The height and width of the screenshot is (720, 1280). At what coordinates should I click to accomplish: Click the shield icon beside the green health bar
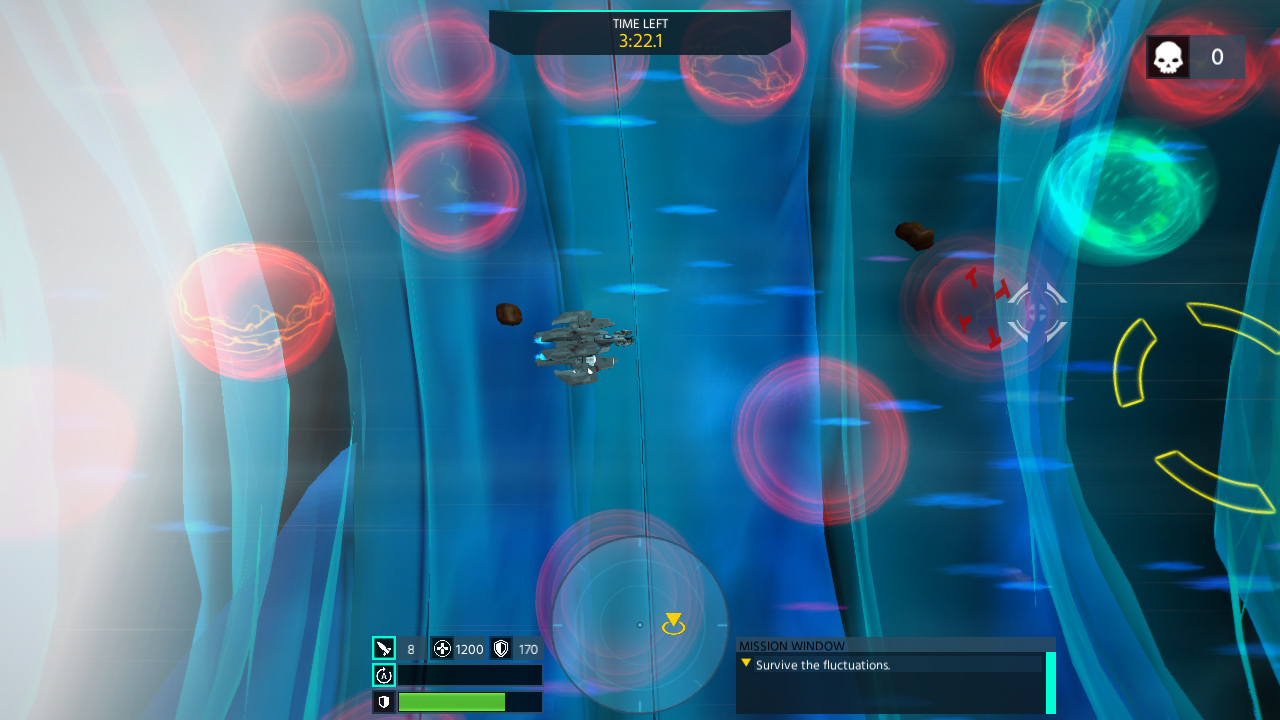coord(386,701)
